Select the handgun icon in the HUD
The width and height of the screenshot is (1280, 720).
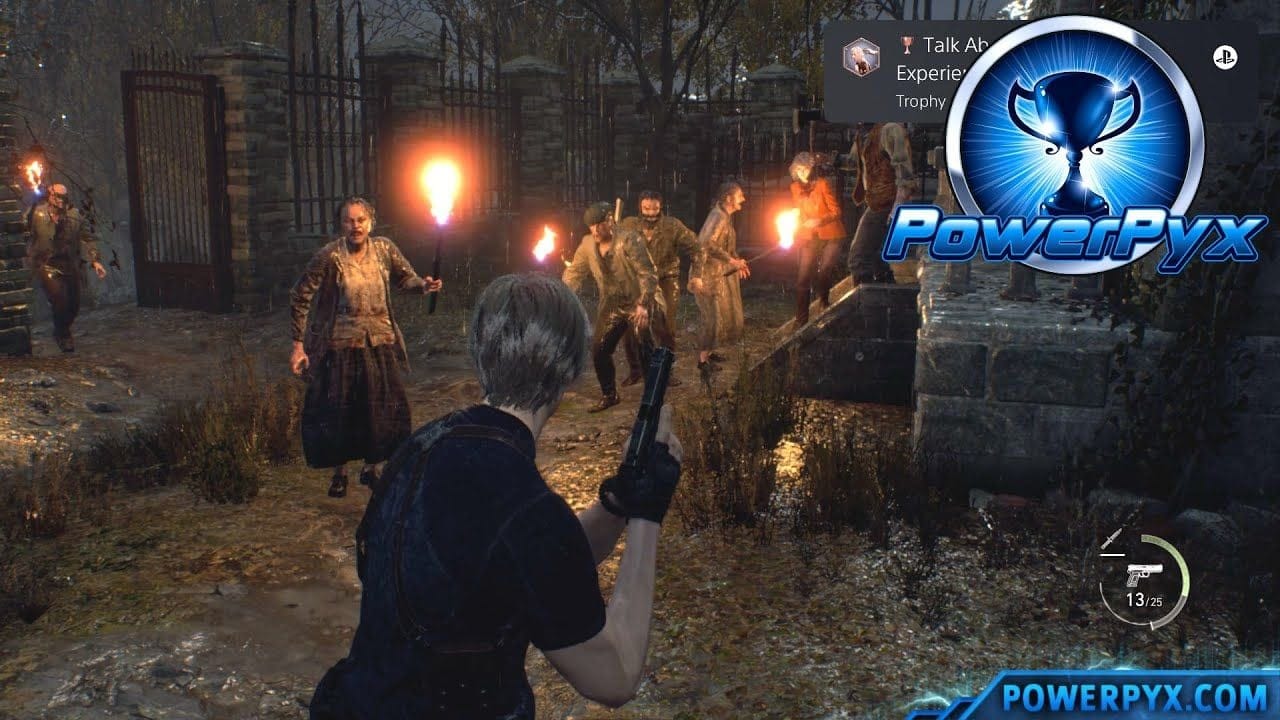[1147, 573]
